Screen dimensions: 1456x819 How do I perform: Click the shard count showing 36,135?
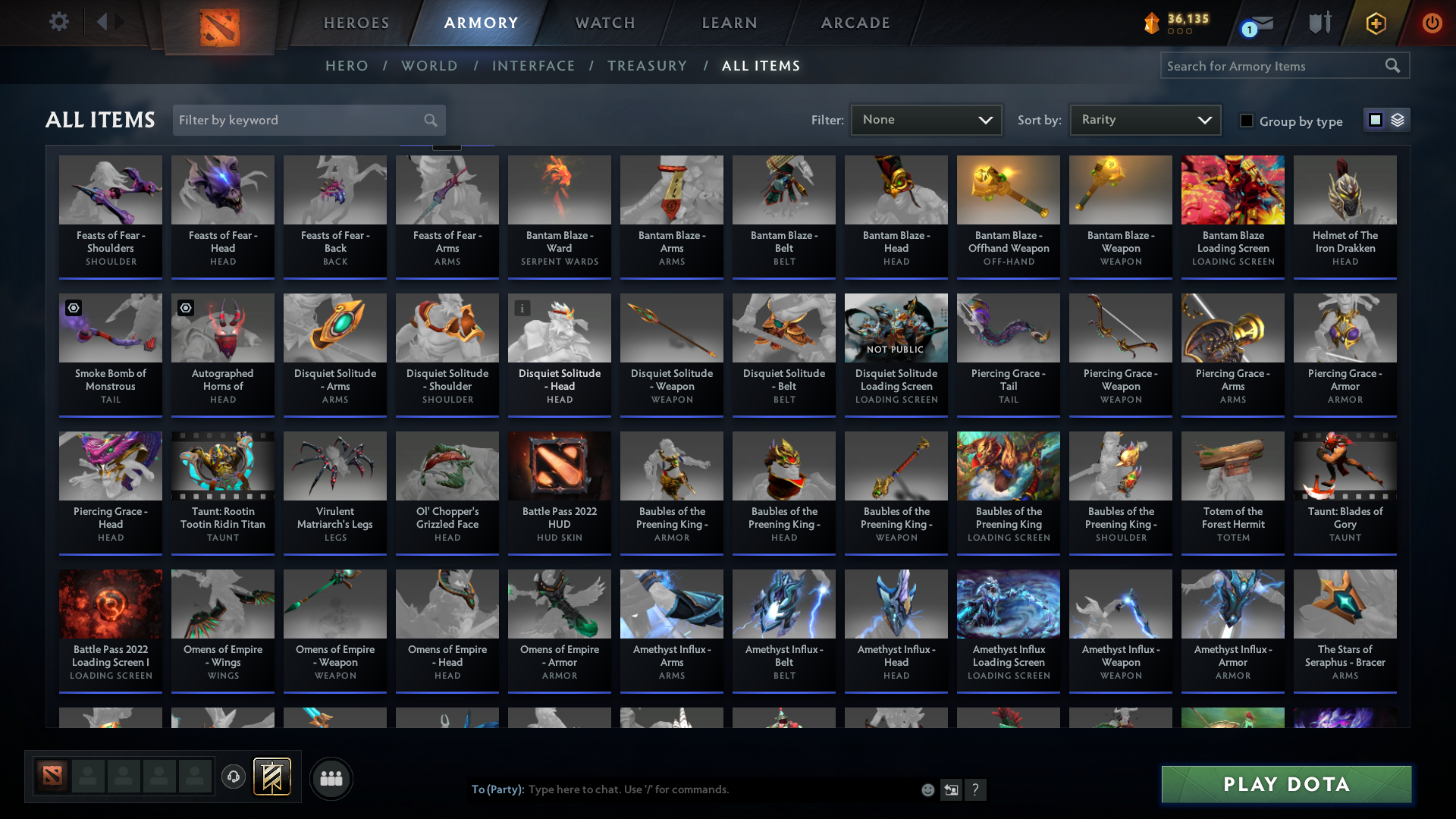[x=1181, y=21]
